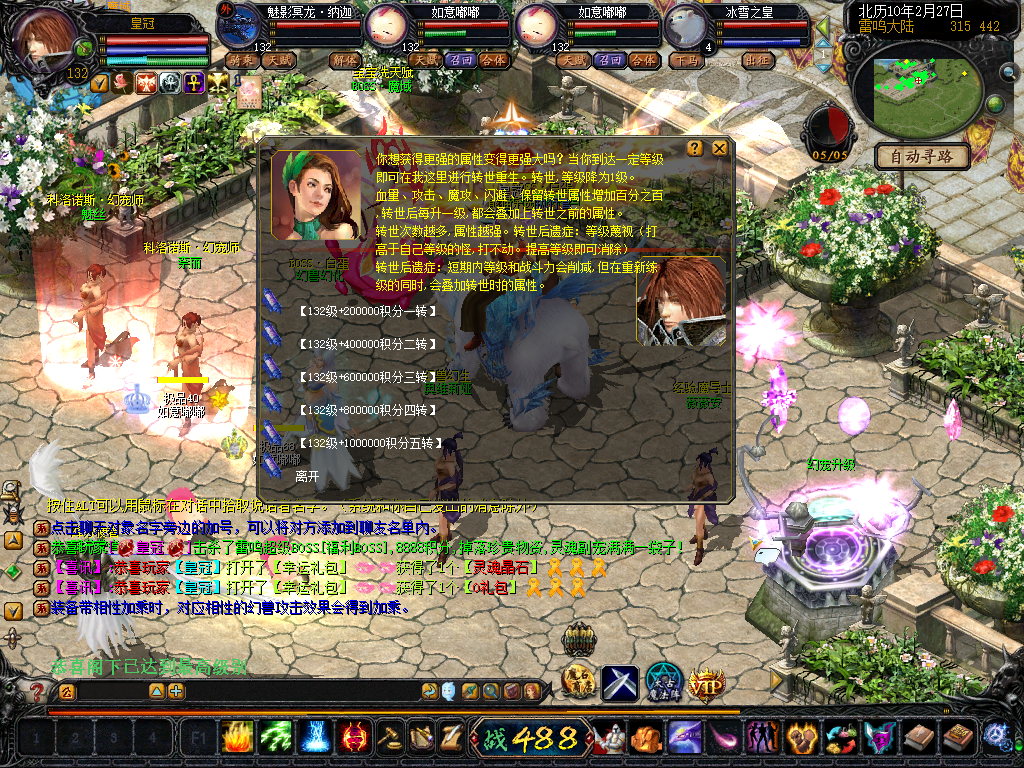
Task: Choose 离开 to leave the dialogue
Action: (307, 475)
